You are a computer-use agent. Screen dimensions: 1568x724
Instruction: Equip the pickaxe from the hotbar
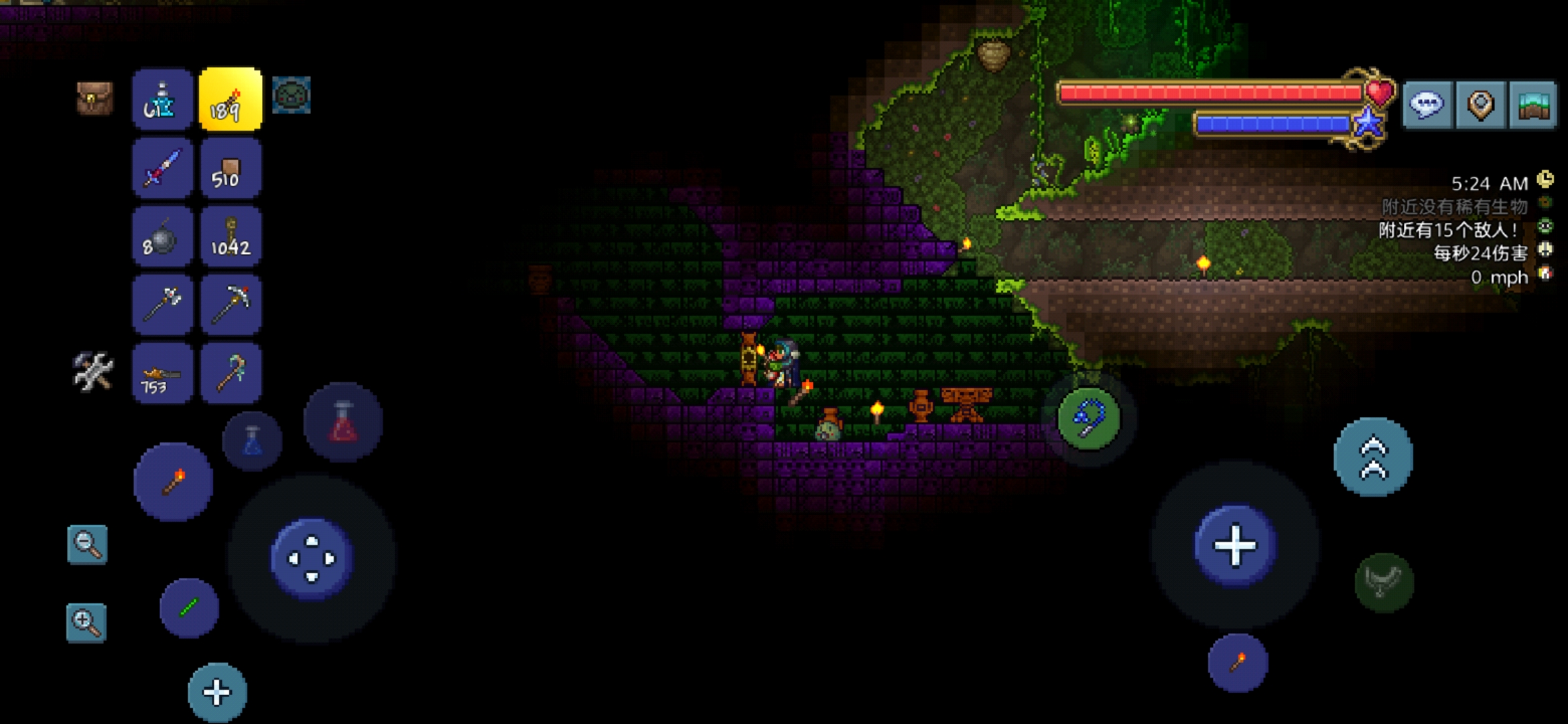(x=231, y=305)
